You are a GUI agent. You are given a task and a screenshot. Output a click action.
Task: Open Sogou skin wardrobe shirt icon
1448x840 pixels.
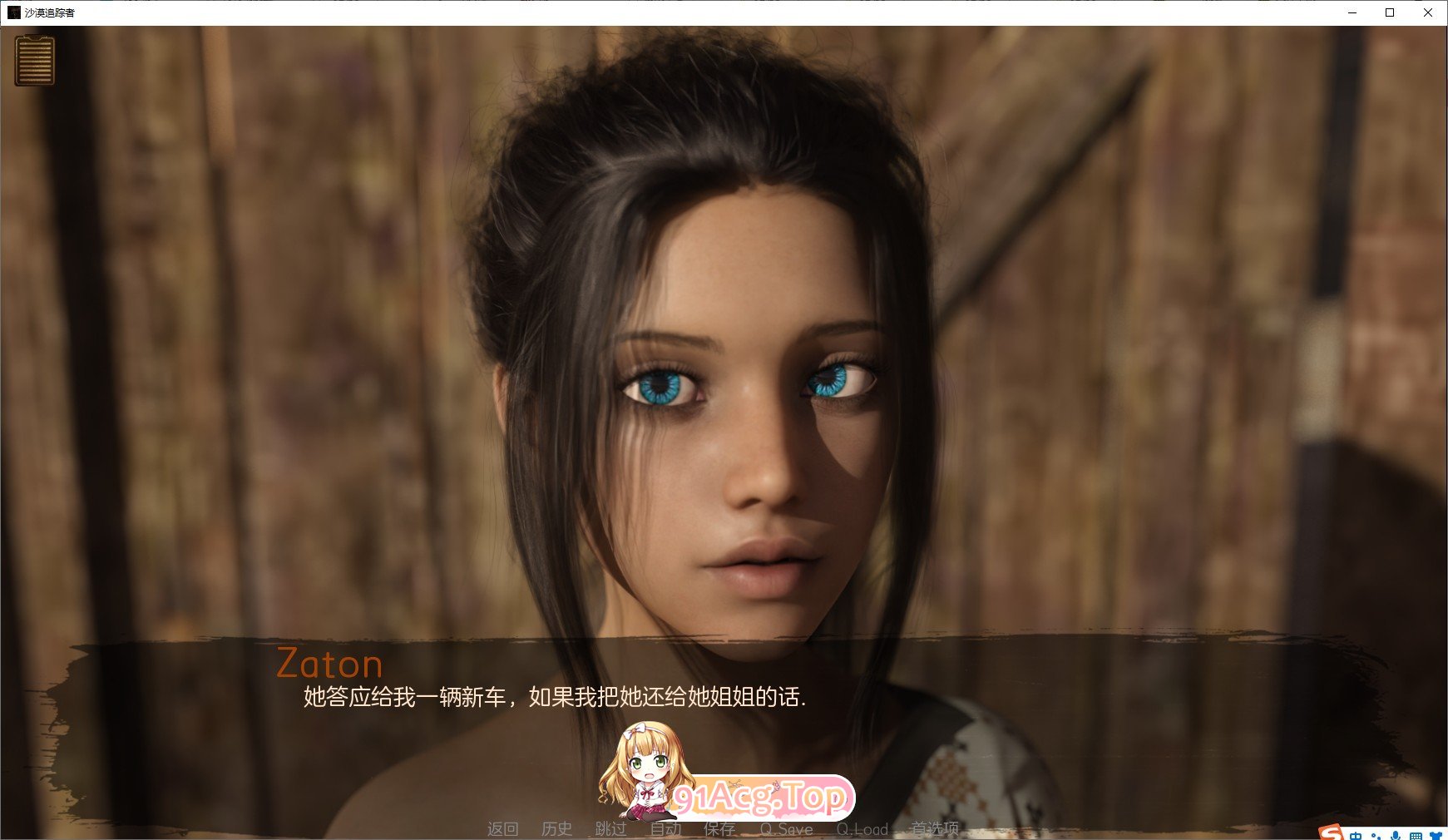pyautogui.click(x=1437, y=834)
